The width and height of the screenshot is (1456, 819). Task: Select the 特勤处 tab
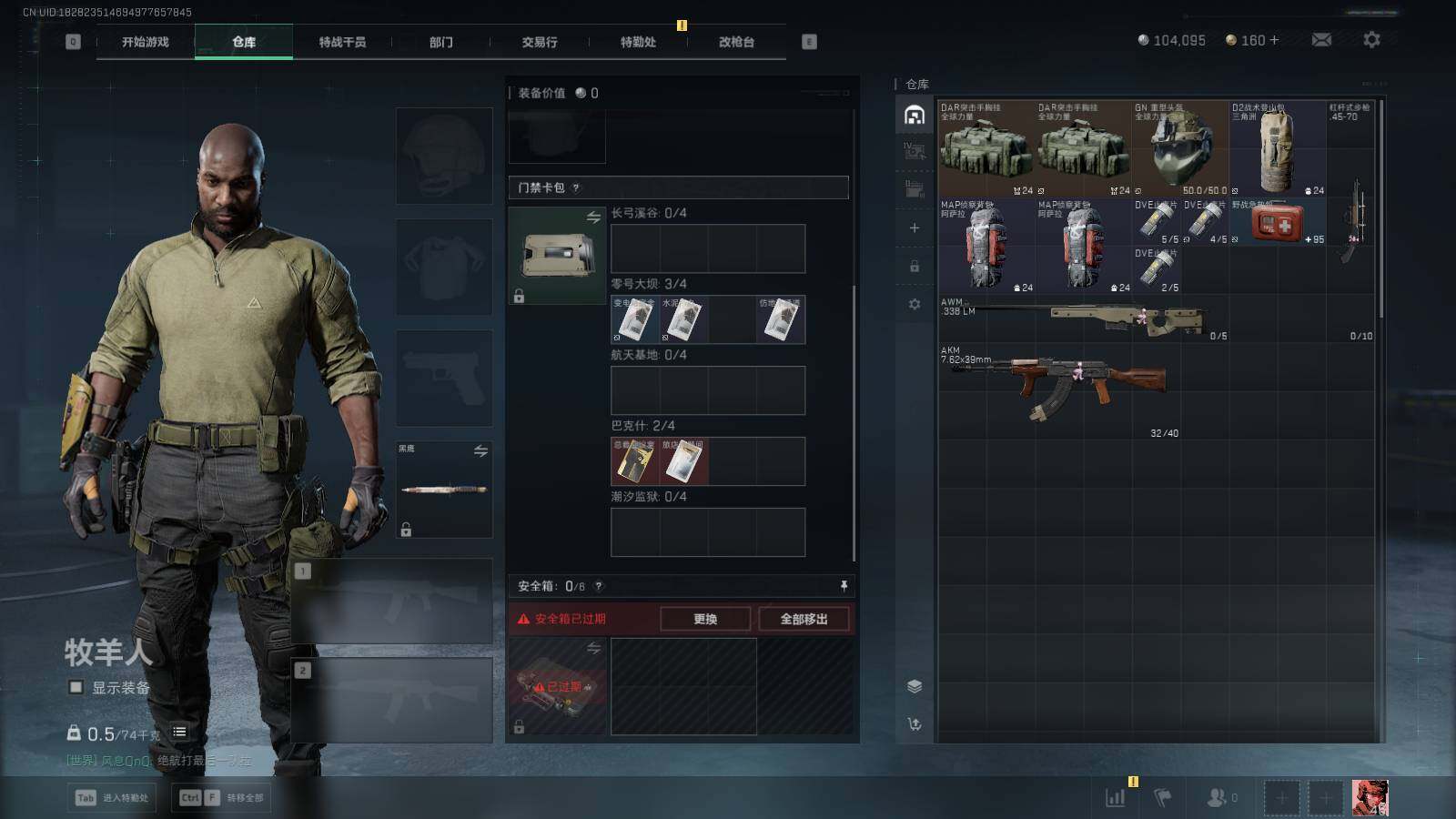pos(638,42)
